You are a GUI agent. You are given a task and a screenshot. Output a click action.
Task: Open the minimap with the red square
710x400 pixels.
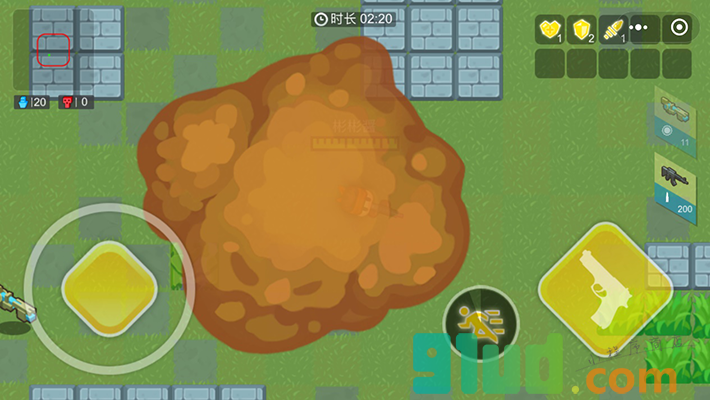pos(54,48)
